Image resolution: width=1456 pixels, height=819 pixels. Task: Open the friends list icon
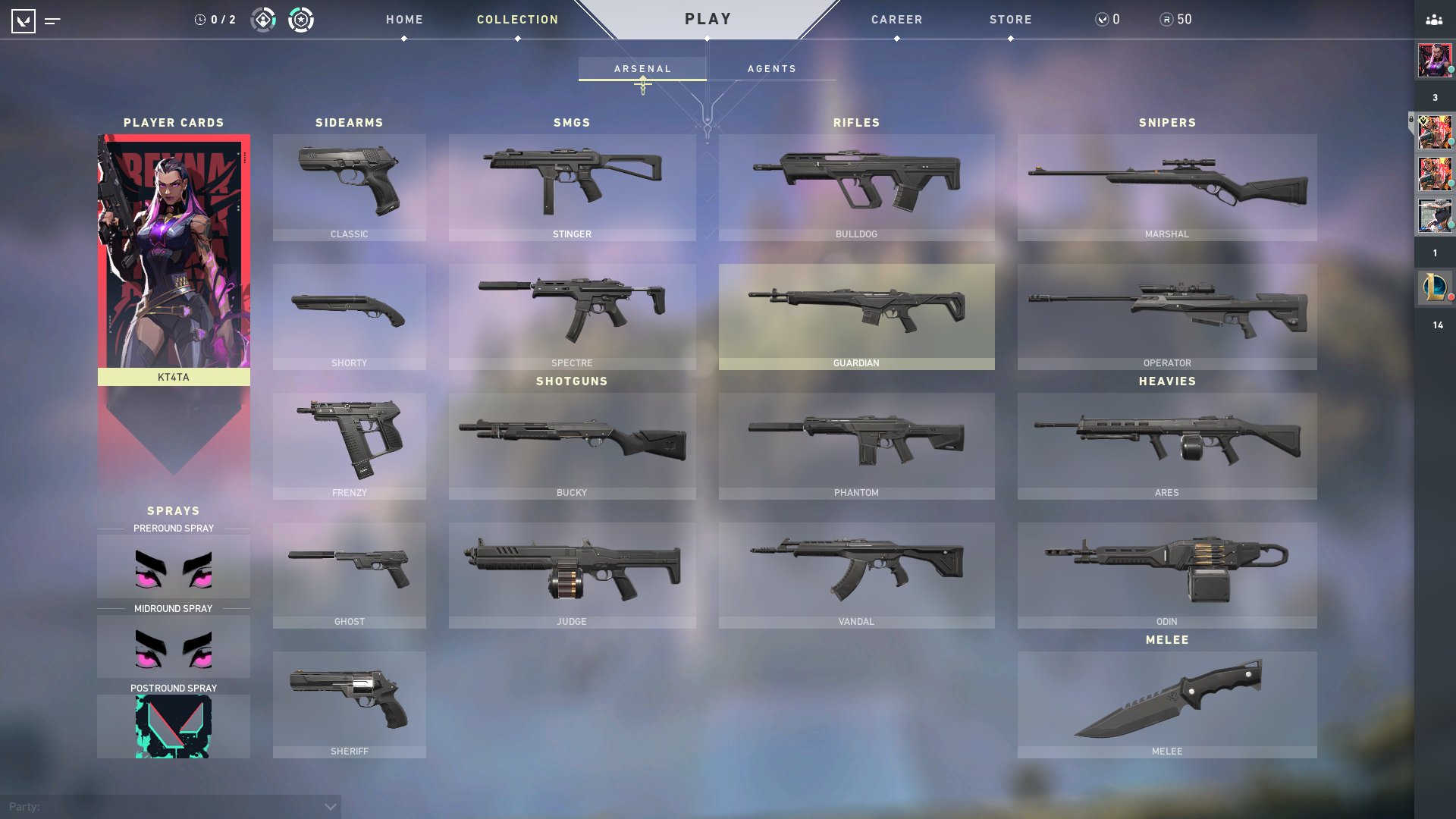1433,20
